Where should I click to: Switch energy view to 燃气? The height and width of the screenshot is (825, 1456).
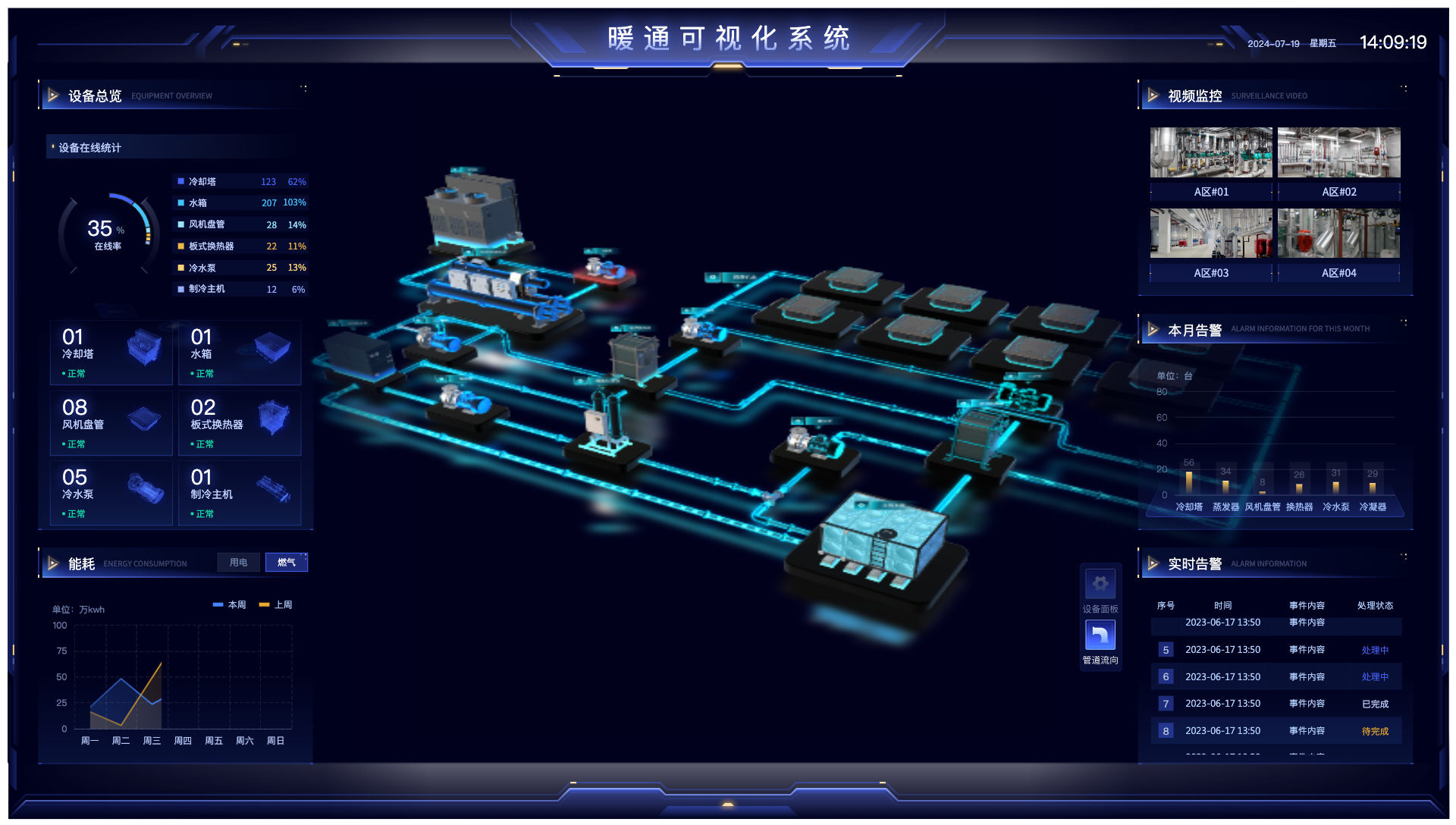pos(287,562)
